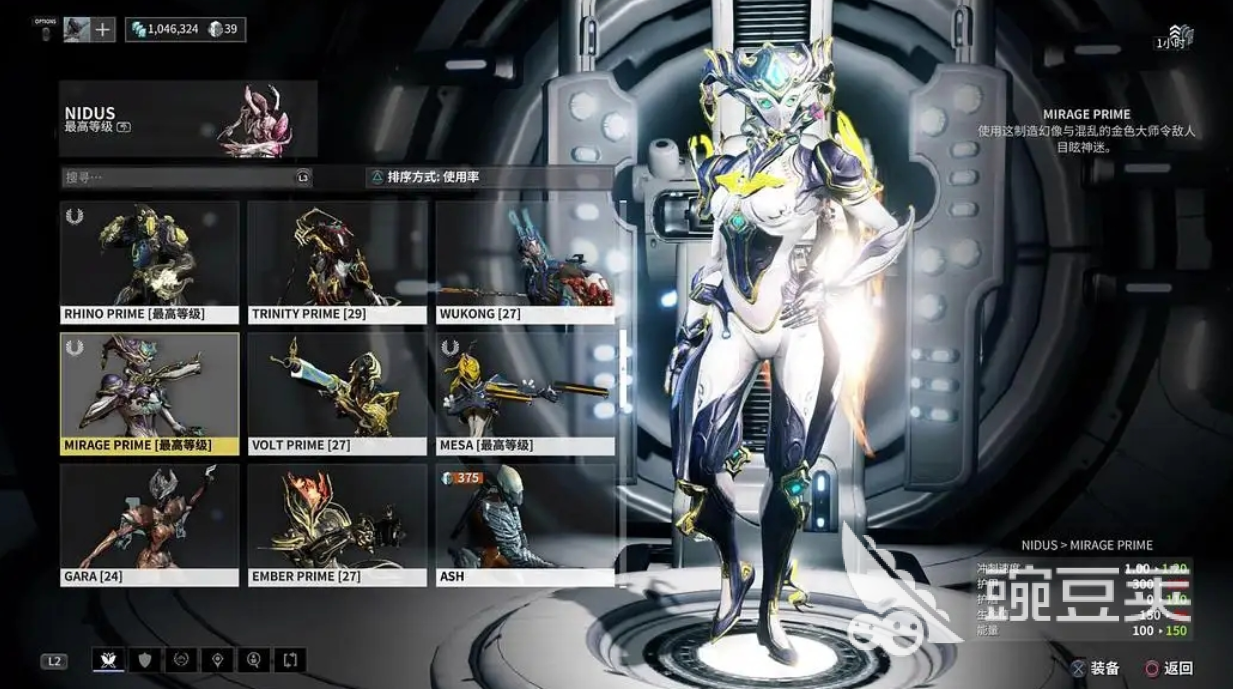The image size is (1233, 689).
Task: Switch to the shield filter tab
Action: point(146,660)
